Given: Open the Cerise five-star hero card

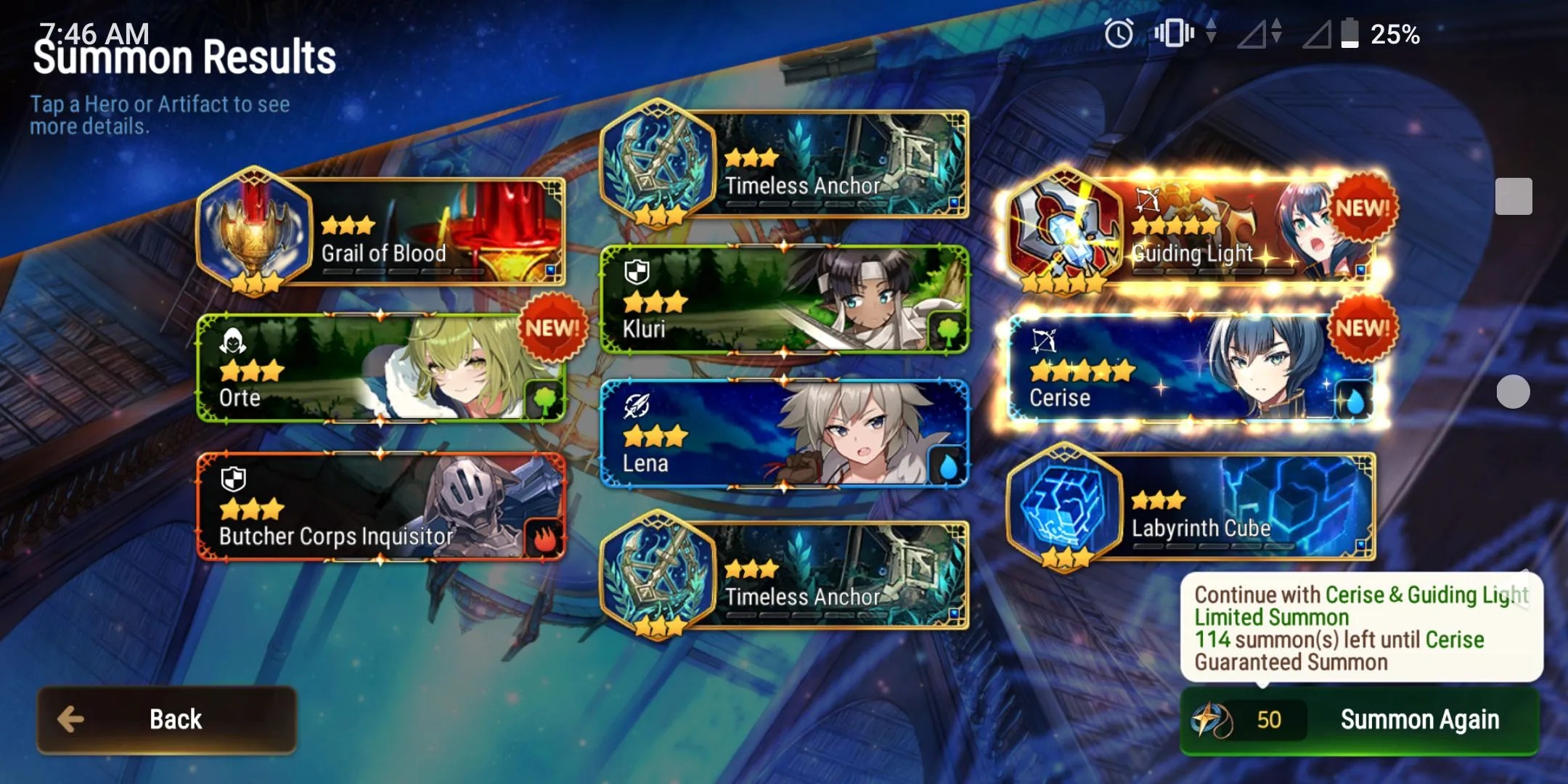Looking at the screenshot, I should [x=1191, y=368].
